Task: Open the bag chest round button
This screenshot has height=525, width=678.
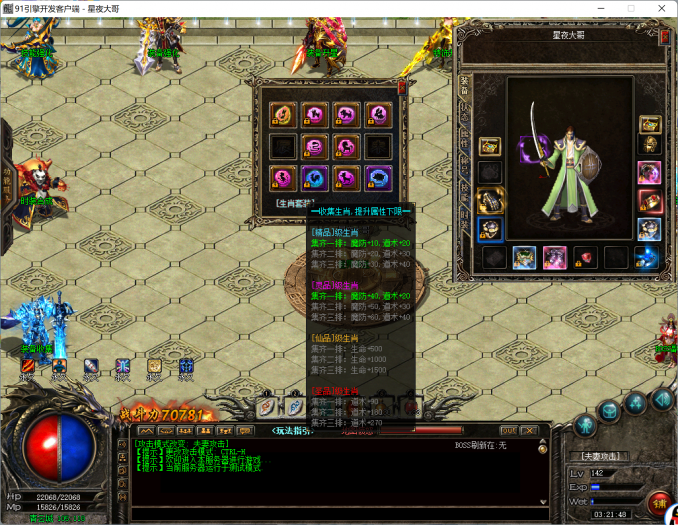Action: [x=610, y=411]
